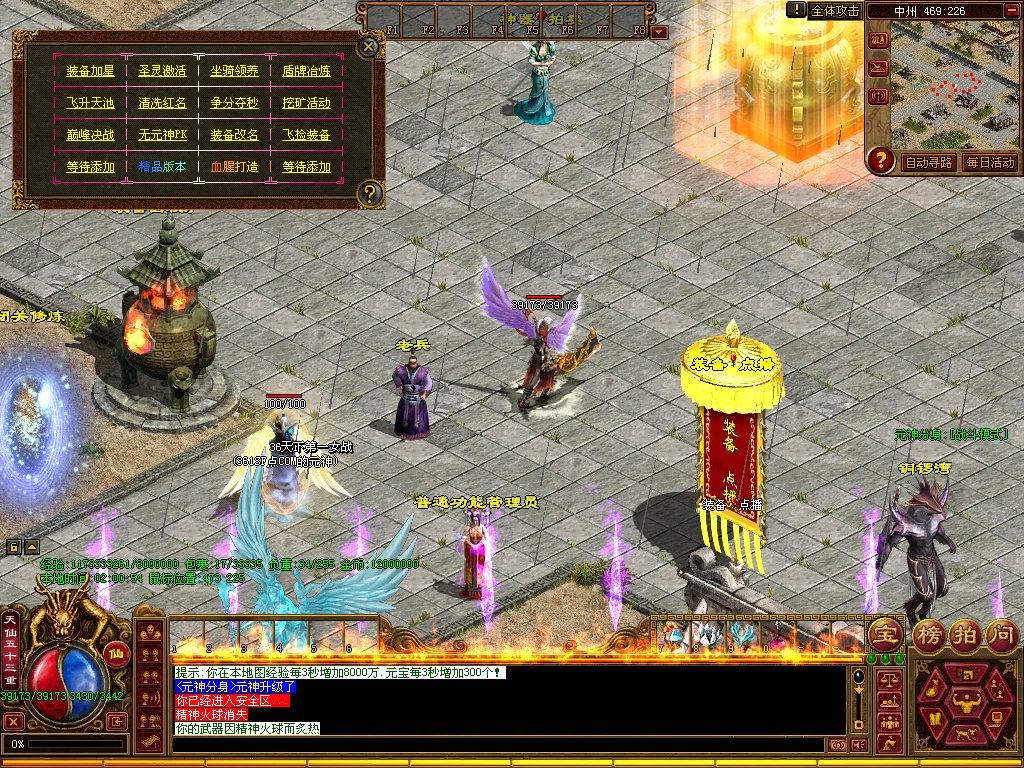Click the function panel's question mark help button

[x=370, y=193]
